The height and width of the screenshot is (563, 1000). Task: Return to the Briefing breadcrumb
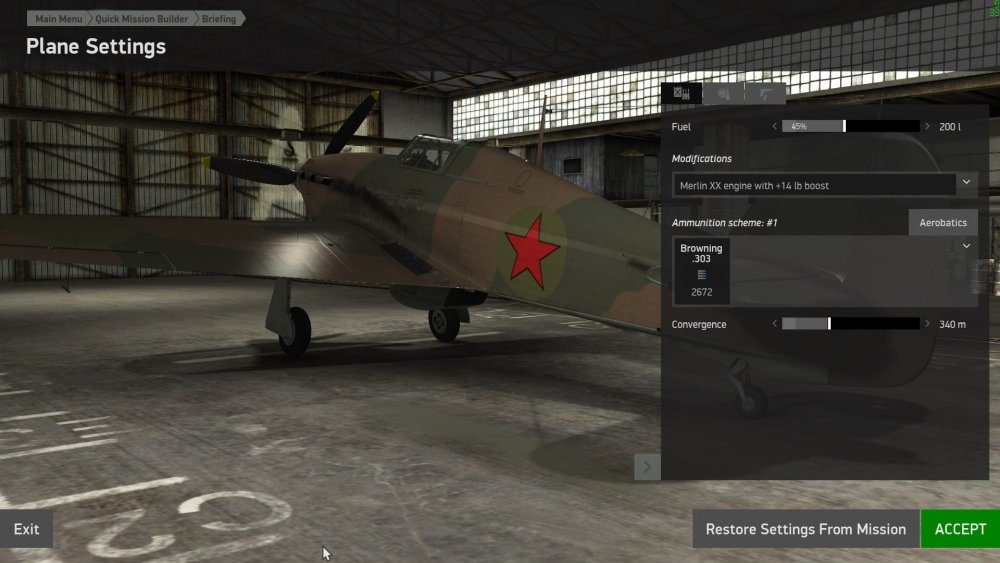pyautogui.click(x=219, y=18)
